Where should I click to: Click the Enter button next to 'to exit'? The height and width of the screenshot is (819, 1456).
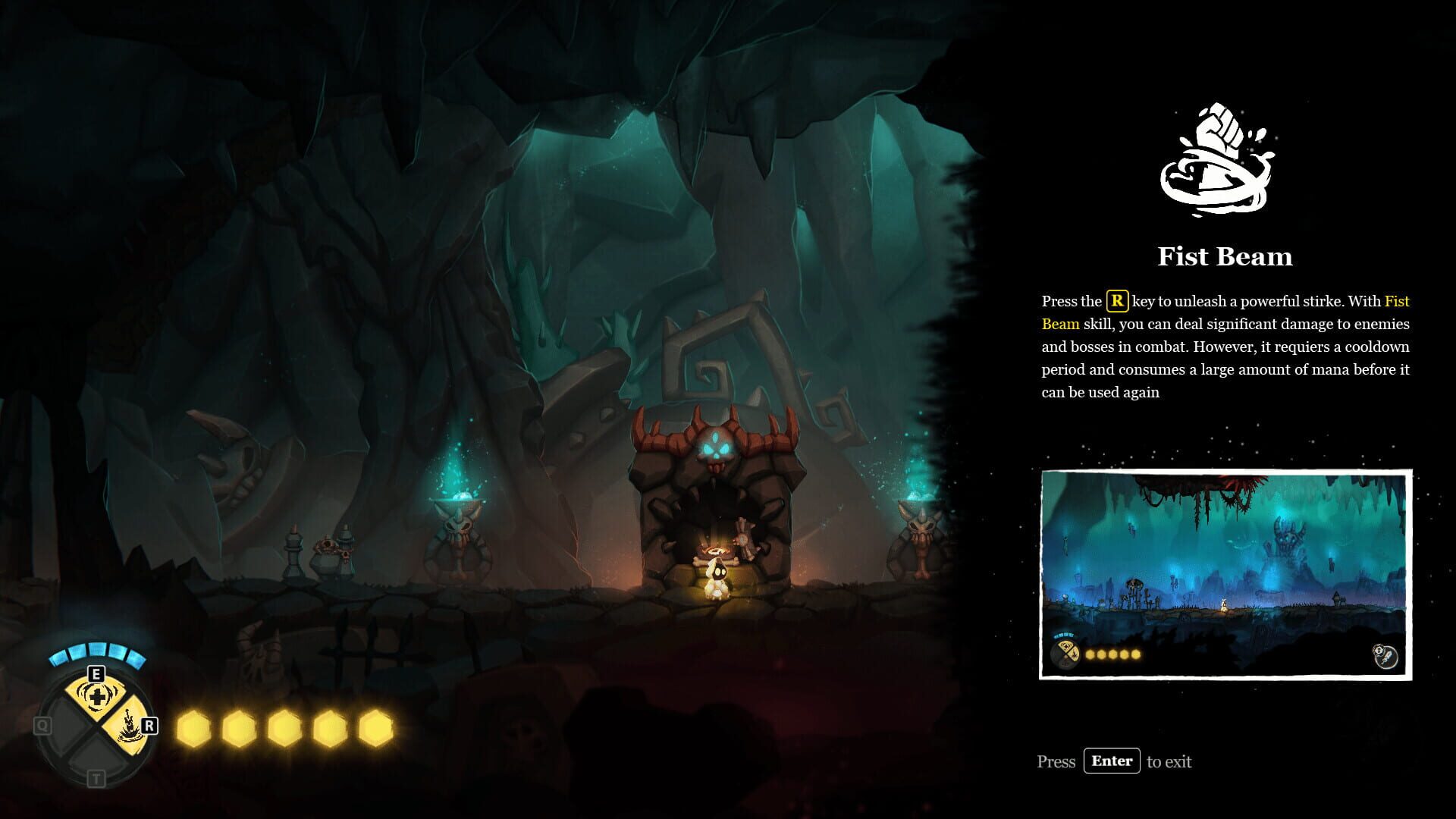point(1112,761)
